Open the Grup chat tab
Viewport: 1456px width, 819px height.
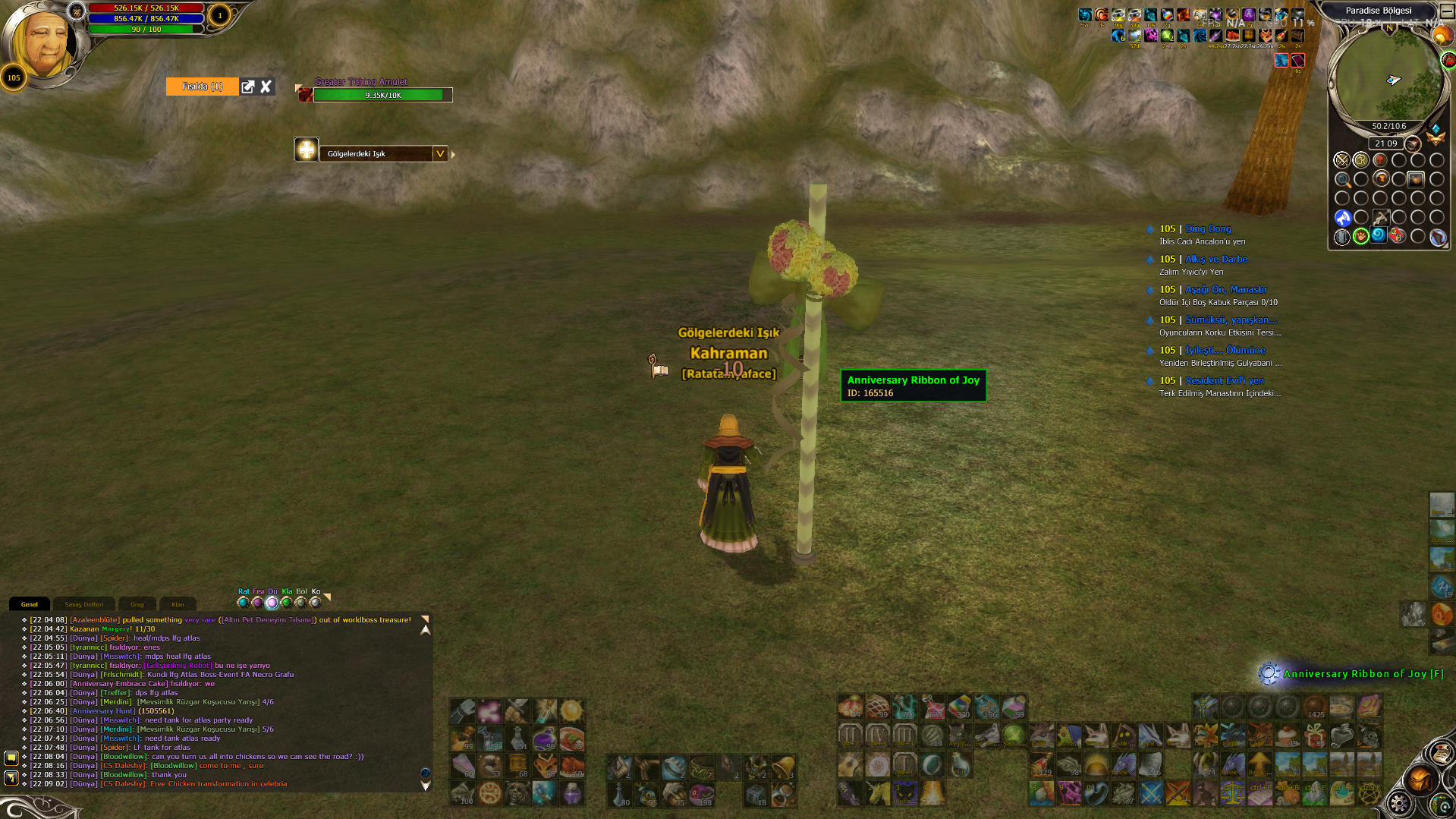click(x=137, y=604)
